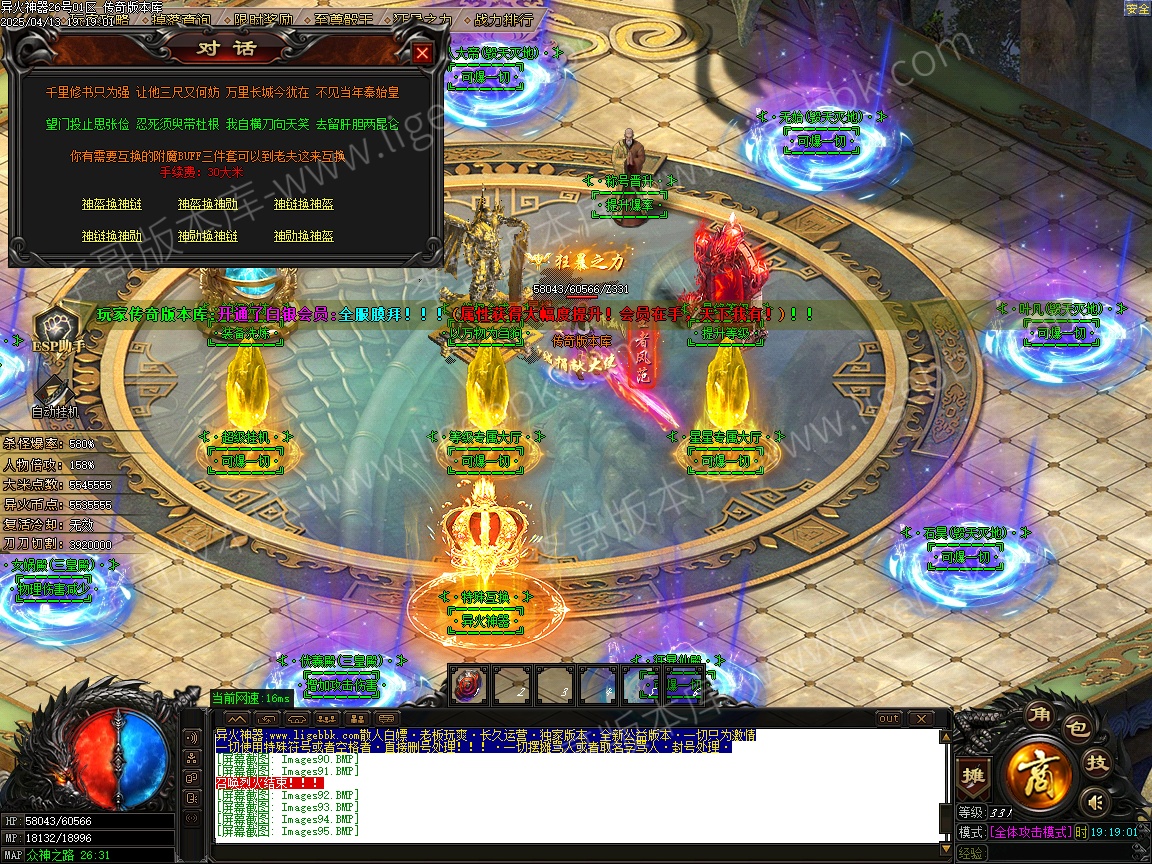Open the 技 skills panel
The image size is (1152, 864).
click(x=1097, y=763)
